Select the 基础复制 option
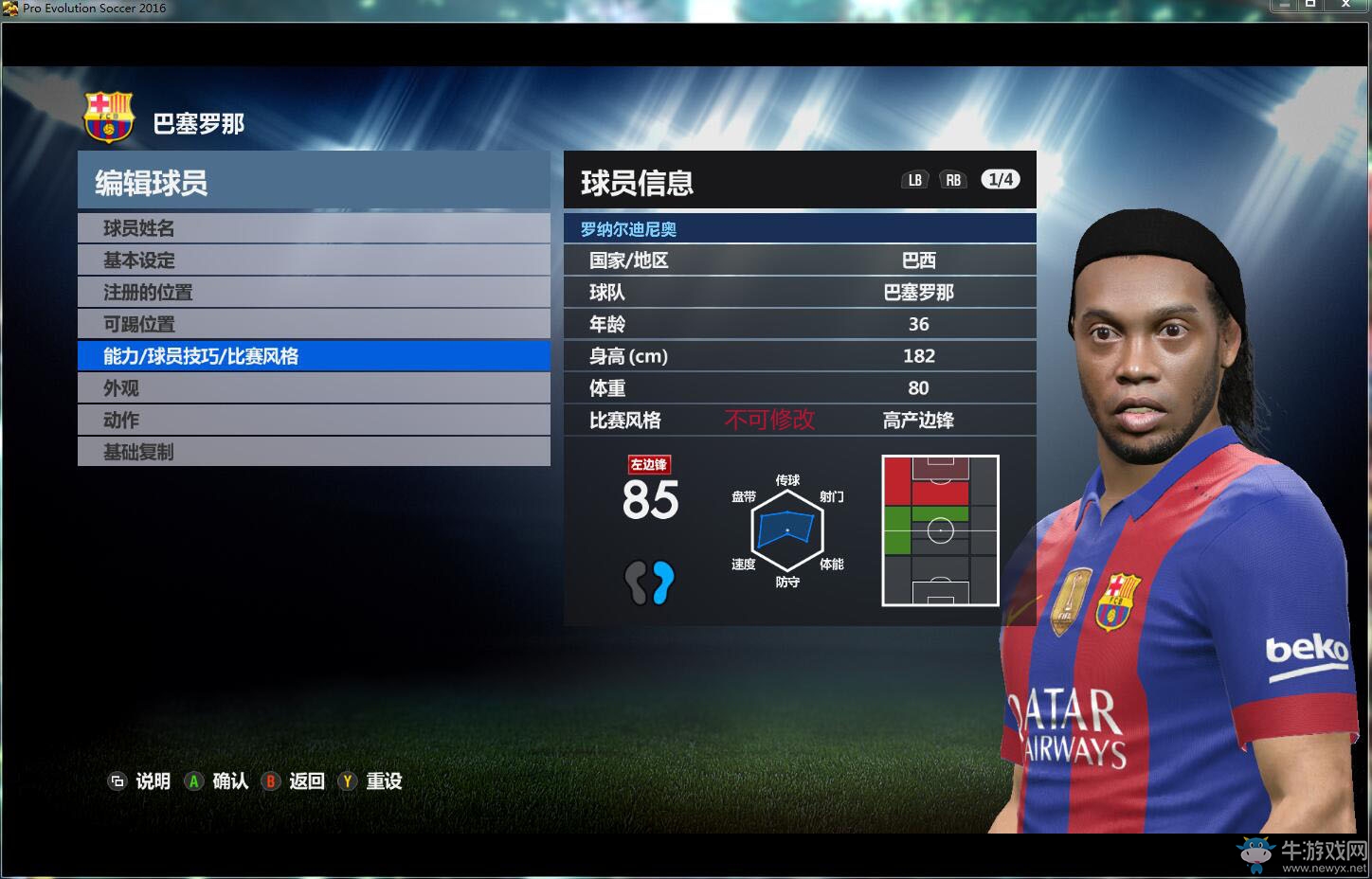Screen dimensions: 1372x879 tap(313, 452)
